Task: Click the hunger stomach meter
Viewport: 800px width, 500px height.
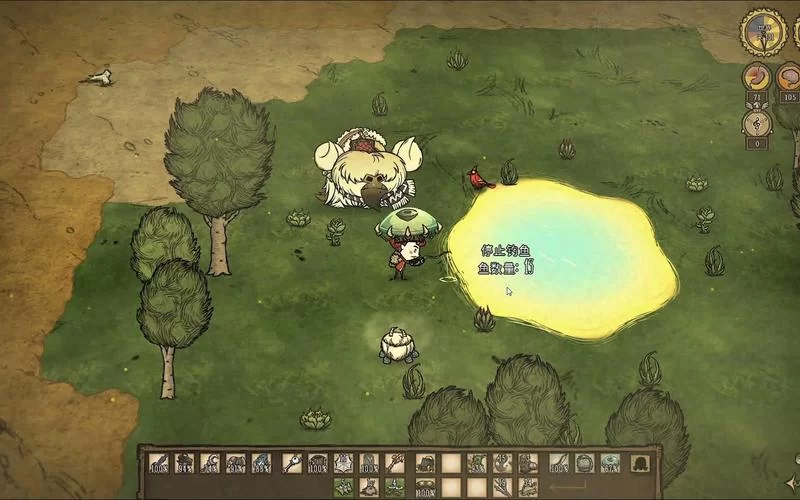Action: tap(757, 77)
